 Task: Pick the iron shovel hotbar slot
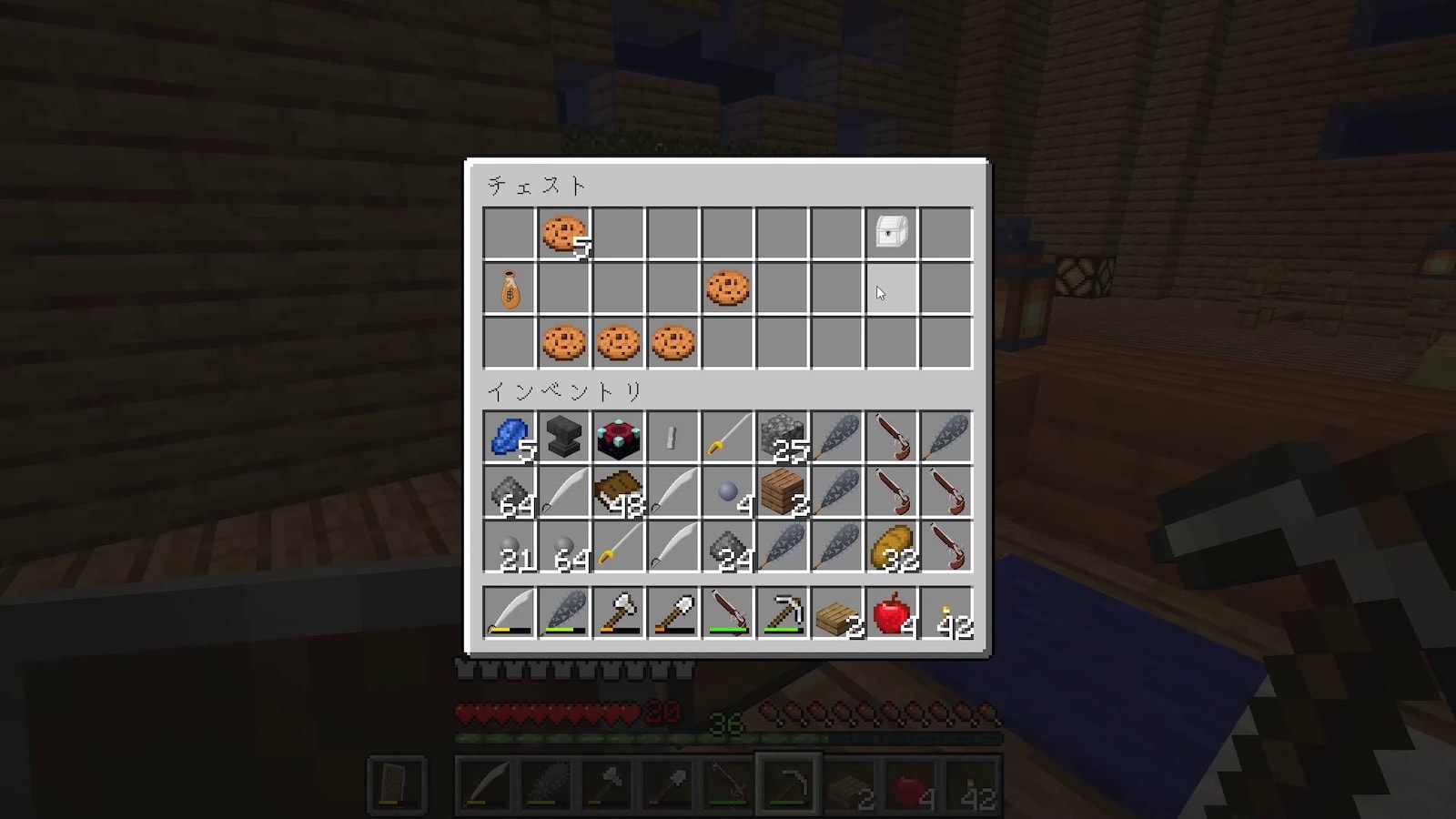[x=673, y=613]
